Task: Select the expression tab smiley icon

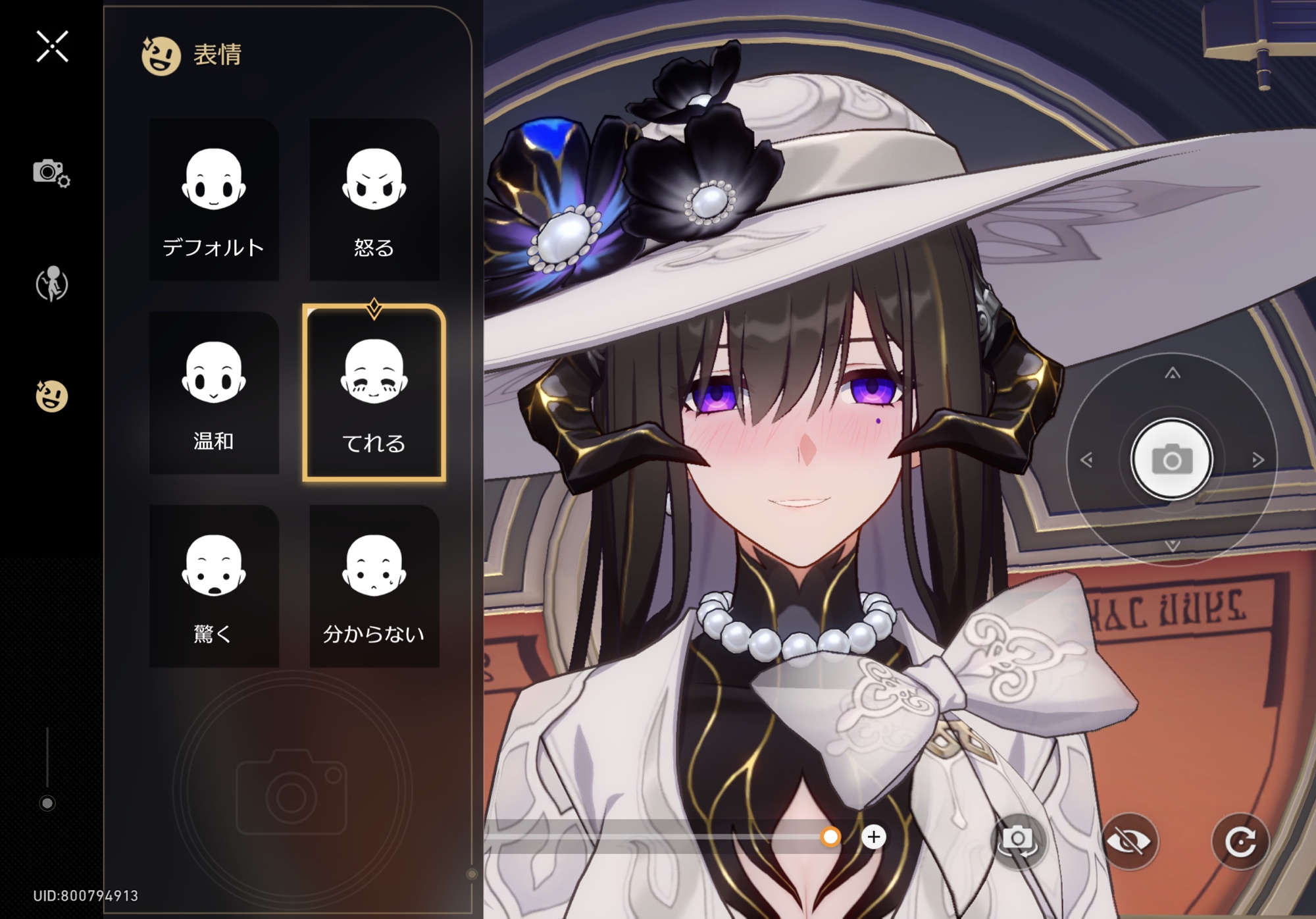Action: coord(51,396)
